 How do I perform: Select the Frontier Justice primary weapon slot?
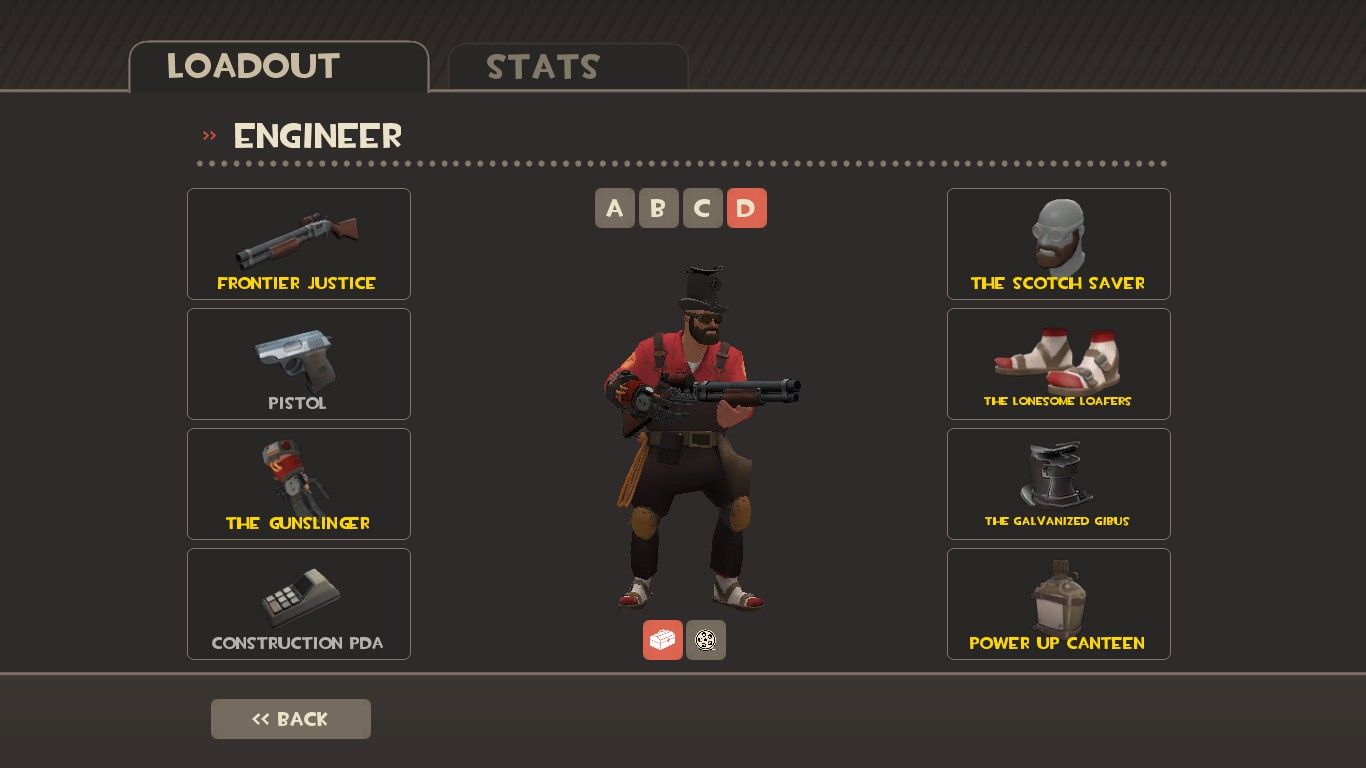point(298,243)
